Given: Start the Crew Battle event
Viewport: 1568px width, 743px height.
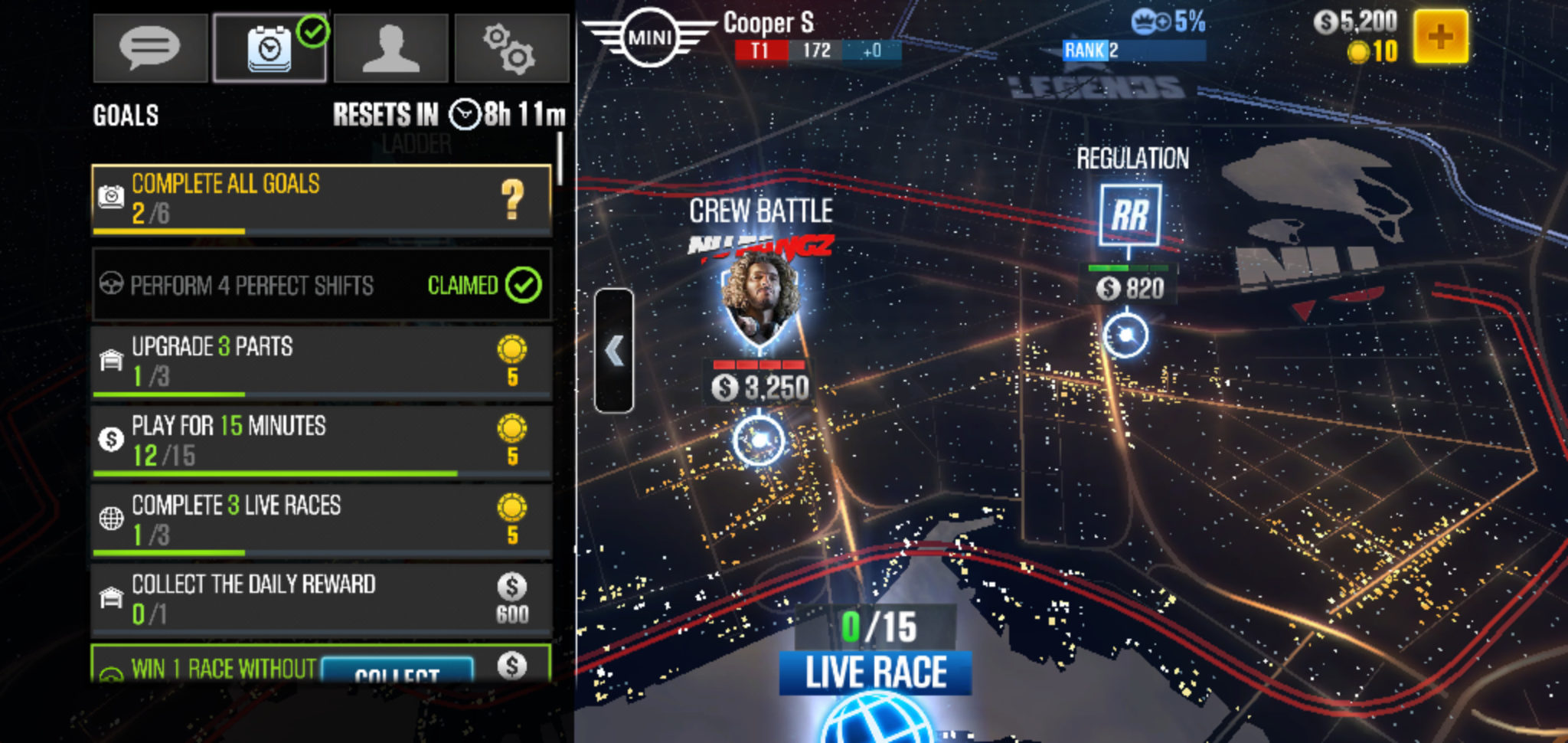Looking at the screenshot, I should 759,439.
